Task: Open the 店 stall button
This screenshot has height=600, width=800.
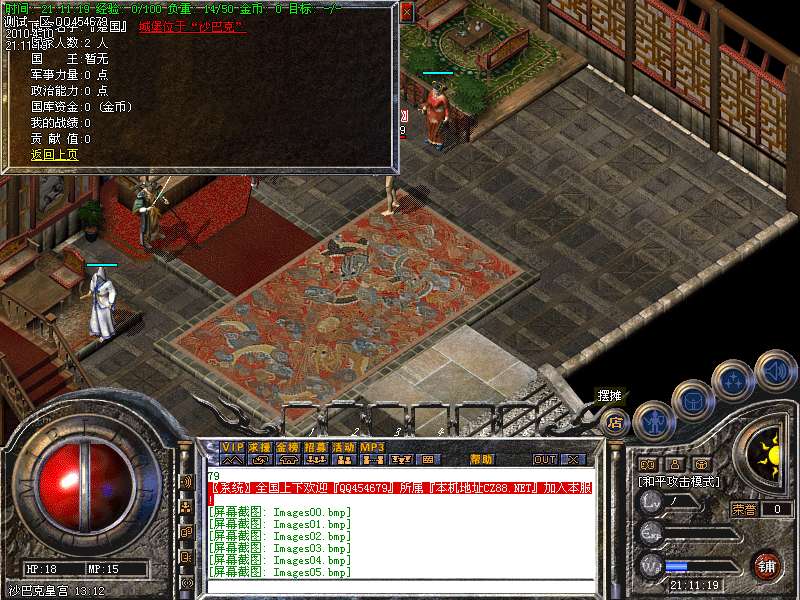Action: 615,421
